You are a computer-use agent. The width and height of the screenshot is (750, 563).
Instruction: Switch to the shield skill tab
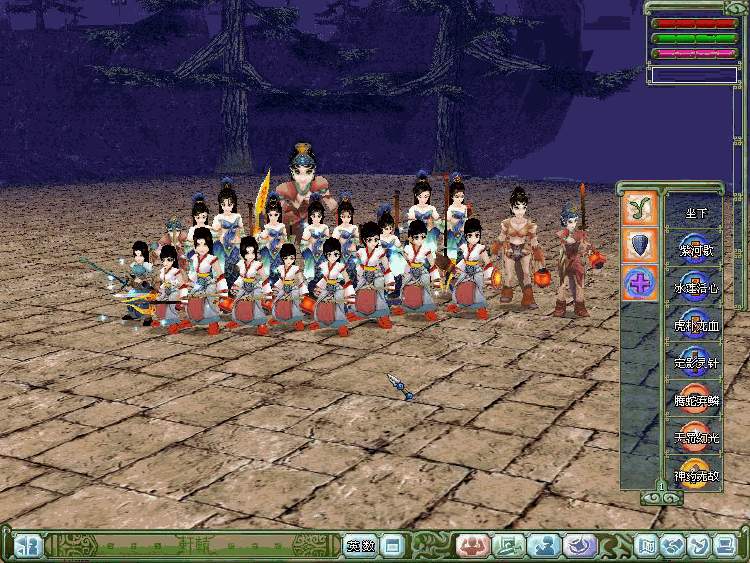point(639,245)
